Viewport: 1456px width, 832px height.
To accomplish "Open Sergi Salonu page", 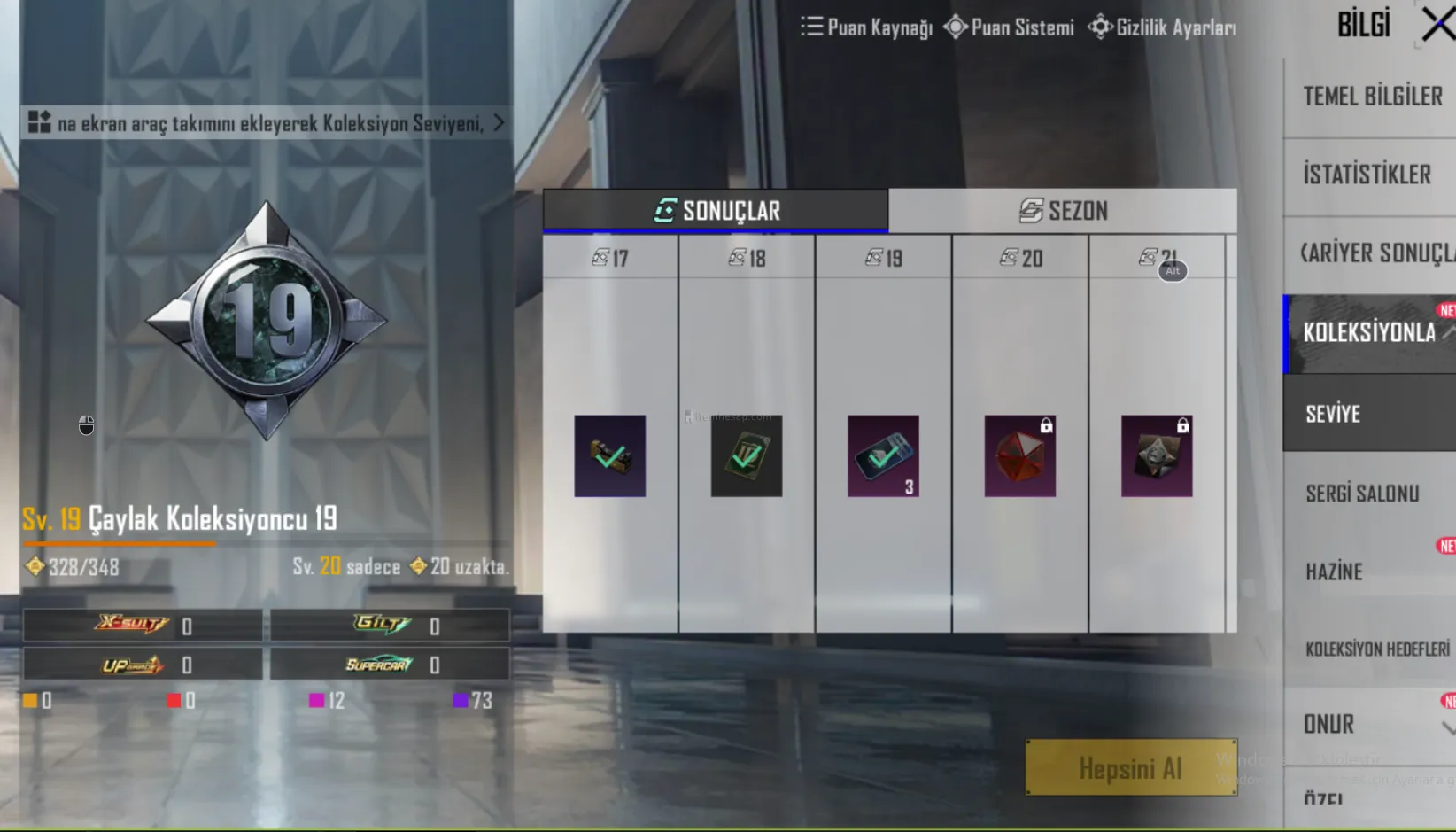I will point(1362,494).
